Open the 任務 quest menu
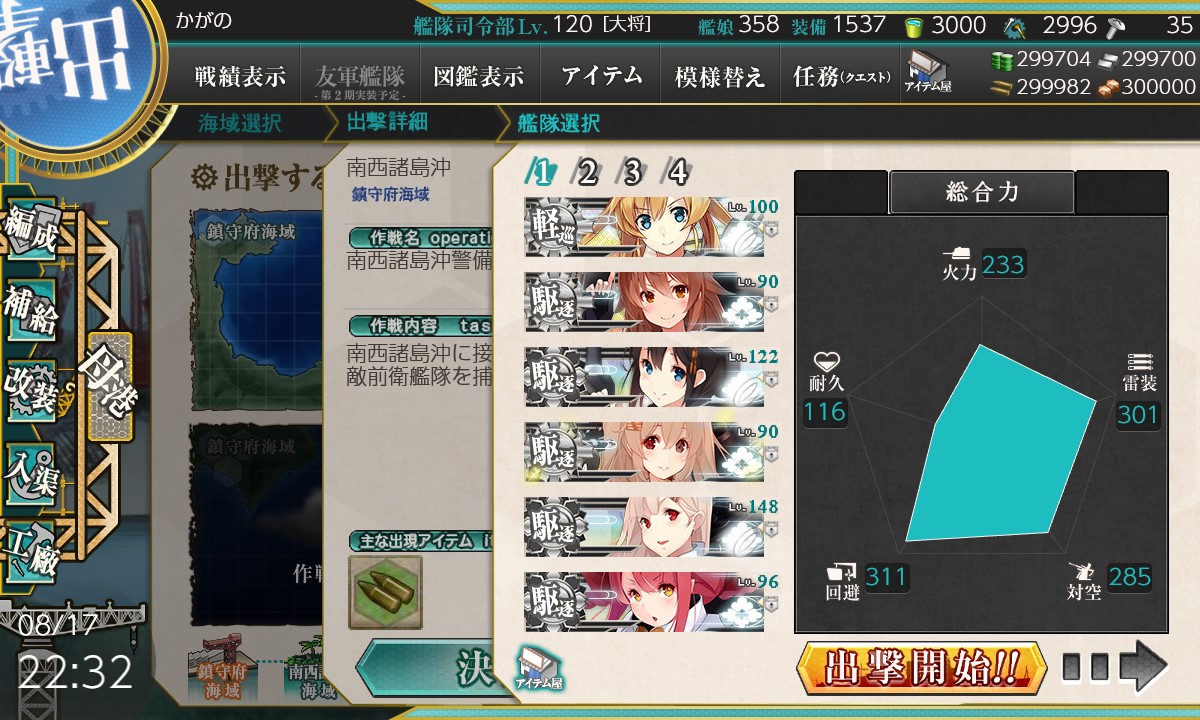The height and width of the screenshot is (720, 1200). 841,77
